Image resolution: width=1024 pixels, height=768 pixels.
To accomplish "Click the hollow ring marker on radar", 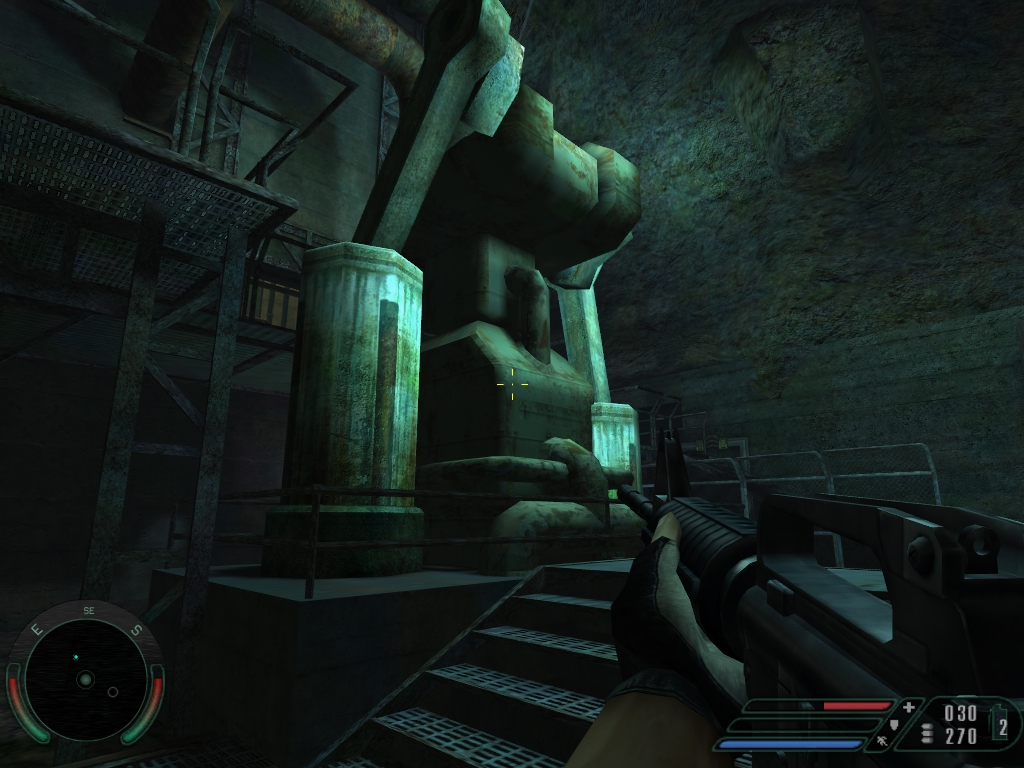I will (113, 692).
